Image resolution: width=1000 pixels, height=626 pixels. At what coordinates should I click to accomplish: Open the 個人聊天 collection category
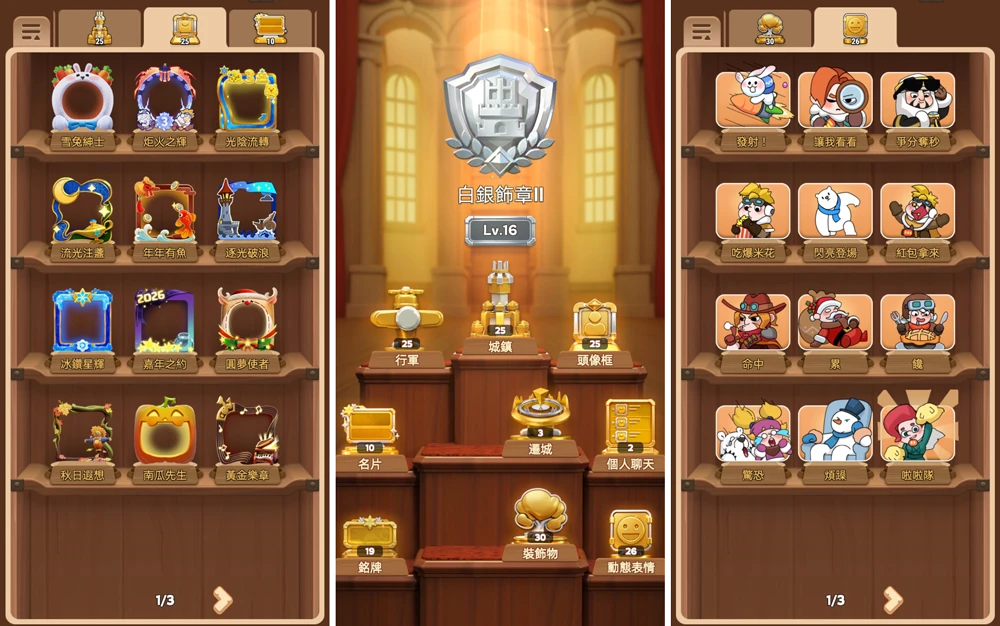[630, 430]
